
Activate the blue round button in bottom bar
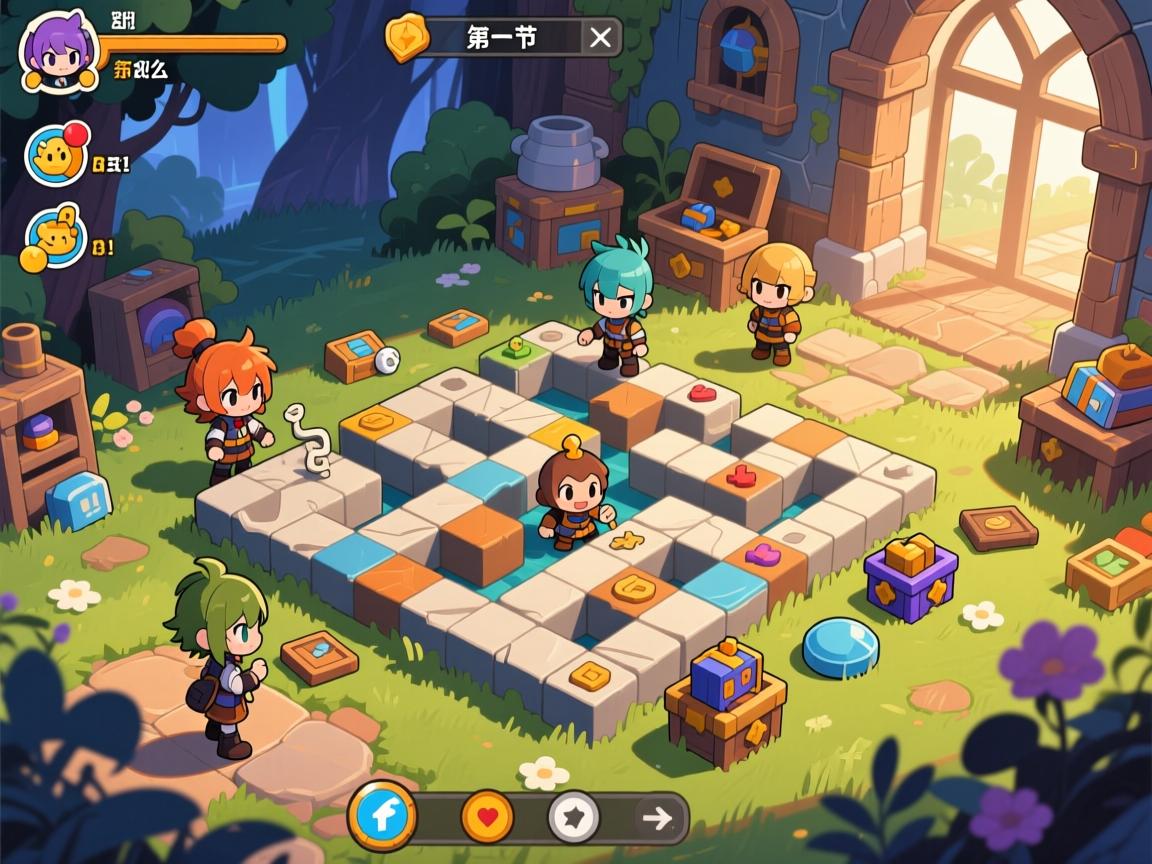pos(382,816)
